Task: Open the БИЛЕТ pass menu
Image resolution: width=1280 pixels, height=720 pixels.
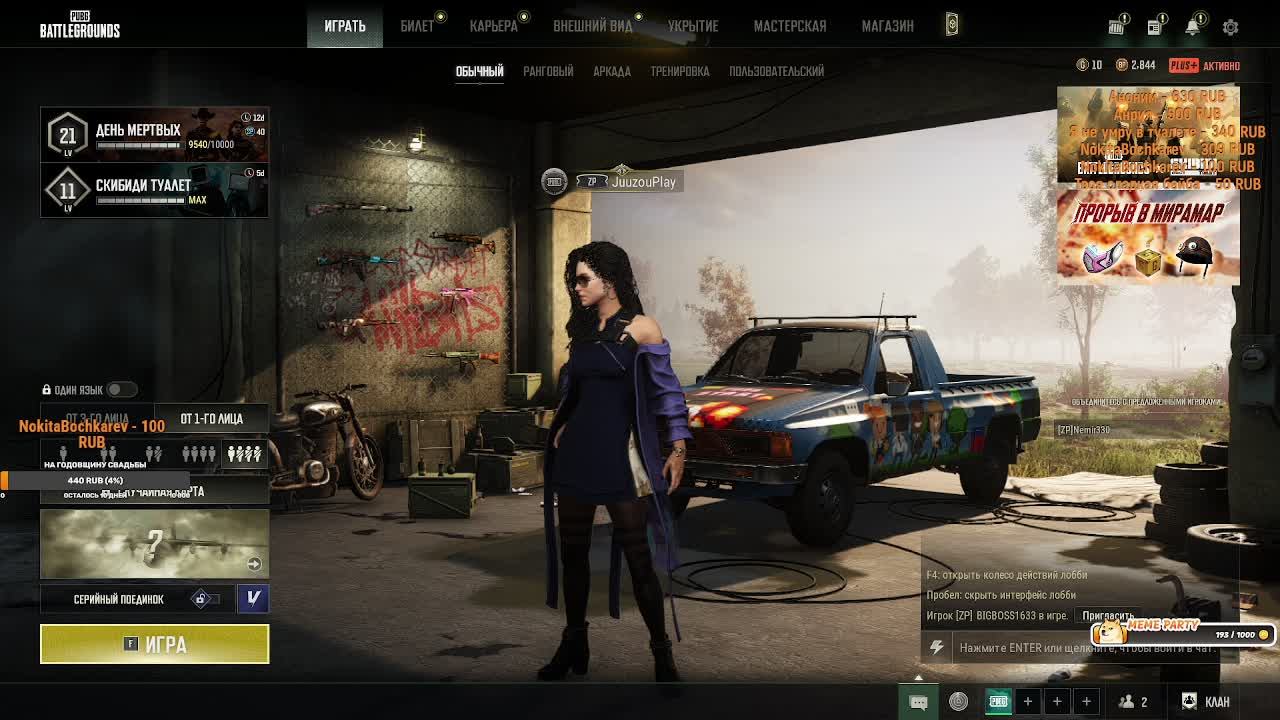Action: 417,26
